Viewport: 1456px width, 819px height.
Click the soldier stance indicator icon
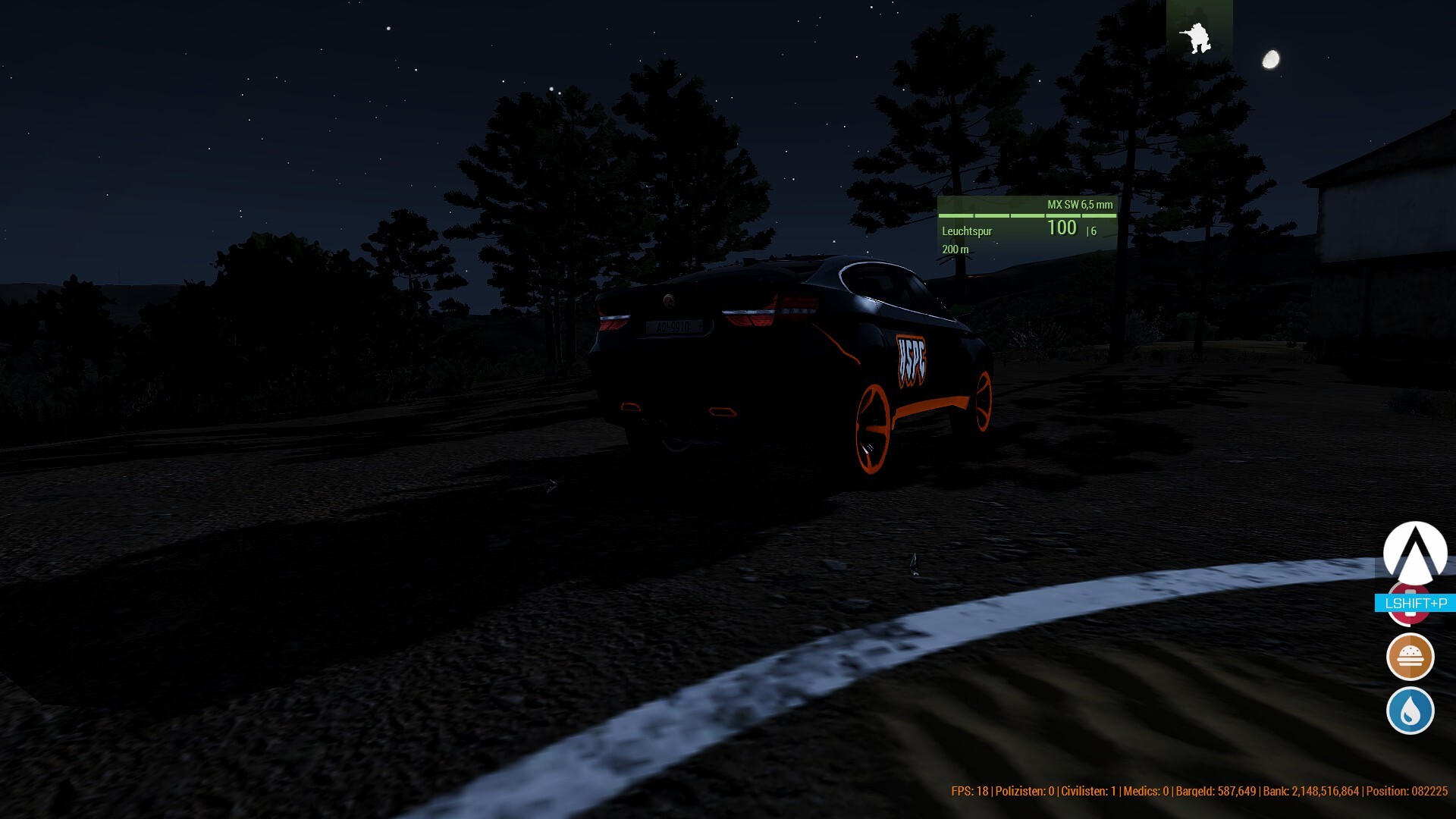pyautogui.click(x=1198, y=37)
